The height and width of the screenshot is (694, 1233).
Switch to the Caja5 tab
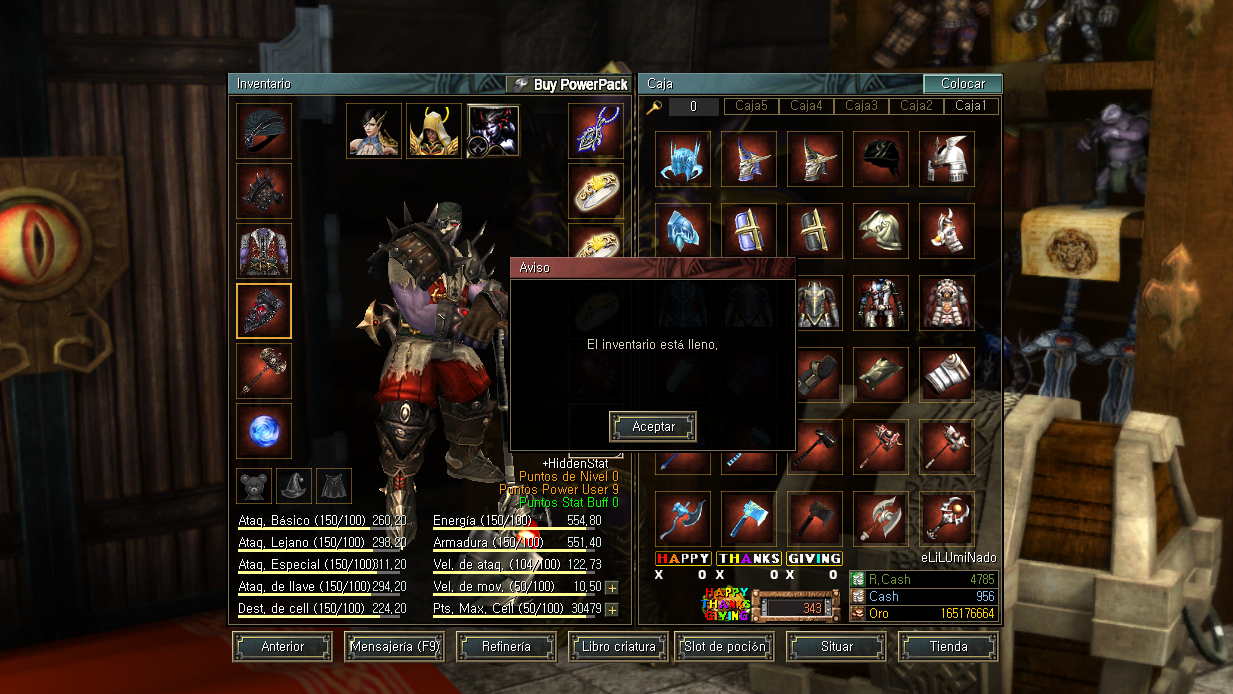click(x=751, y=106)
